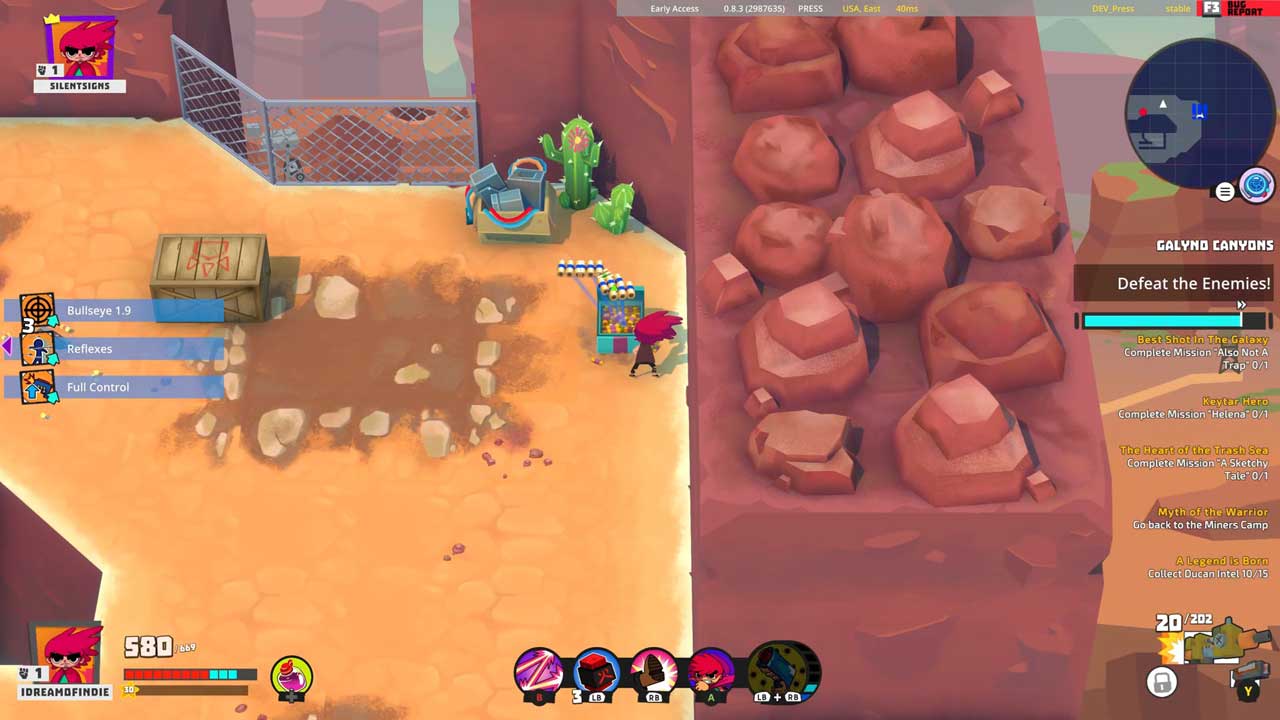
Task: View the SILENTSIGNS teammate portrait
Action: click(80, 48)
